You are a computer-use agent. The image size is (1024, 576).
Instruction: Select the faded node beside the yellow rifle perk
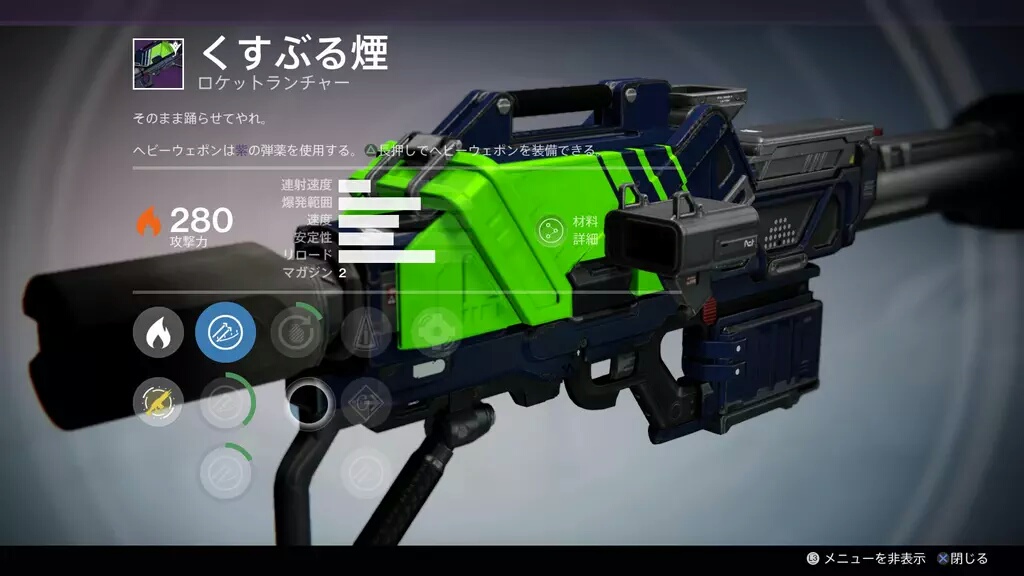[x=226, y=403]
